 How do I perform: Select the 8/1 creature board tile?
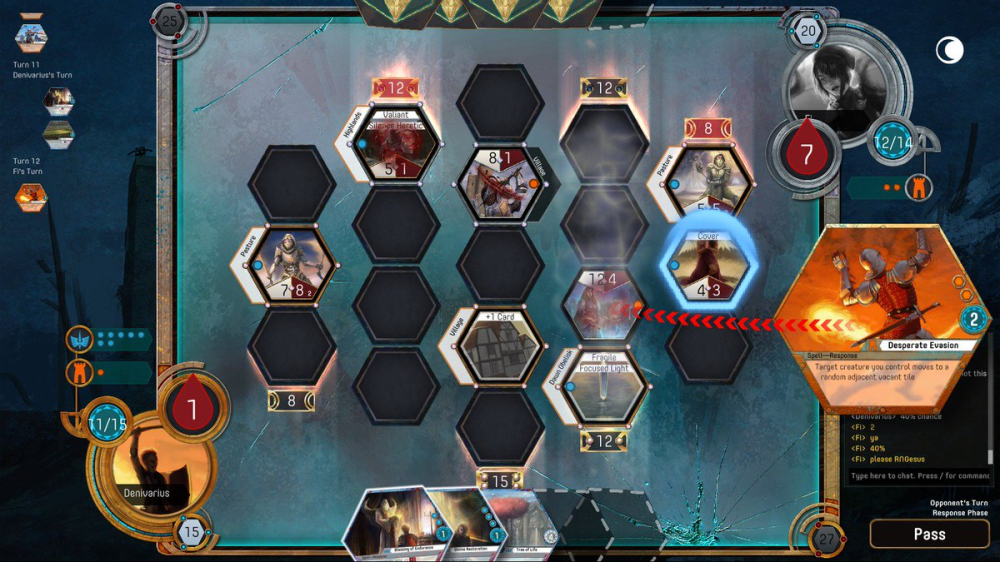tap(500, 183)
